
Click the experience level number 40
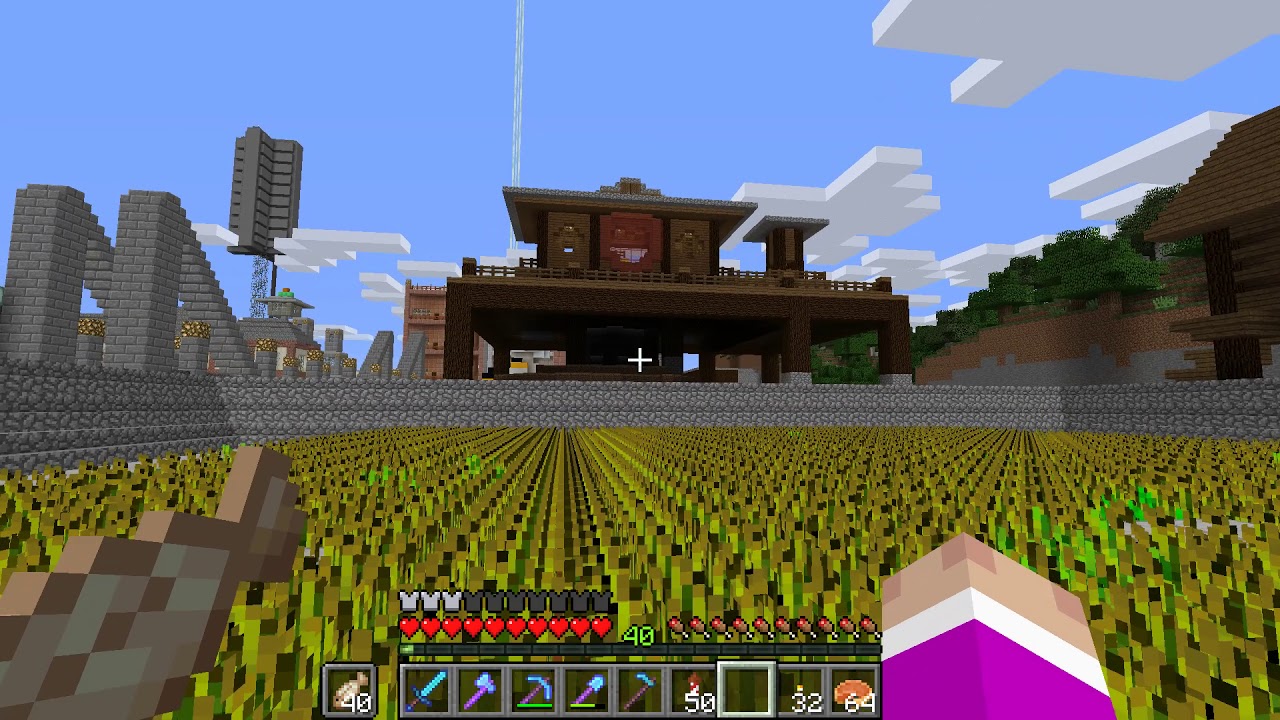tap(640, 634)
